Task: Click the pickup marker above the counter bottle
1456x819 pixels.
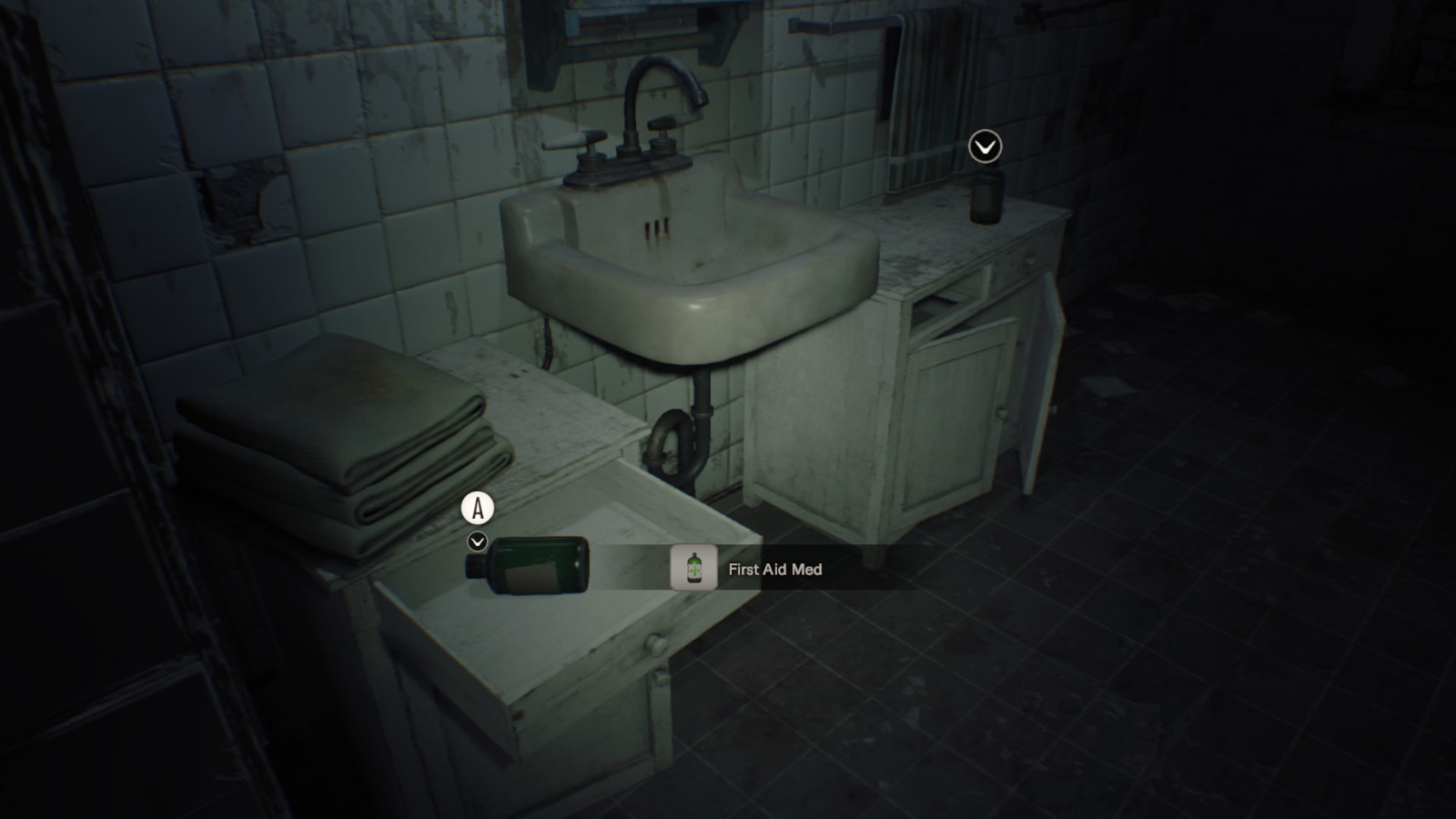Action: click(x=985, y=147)
